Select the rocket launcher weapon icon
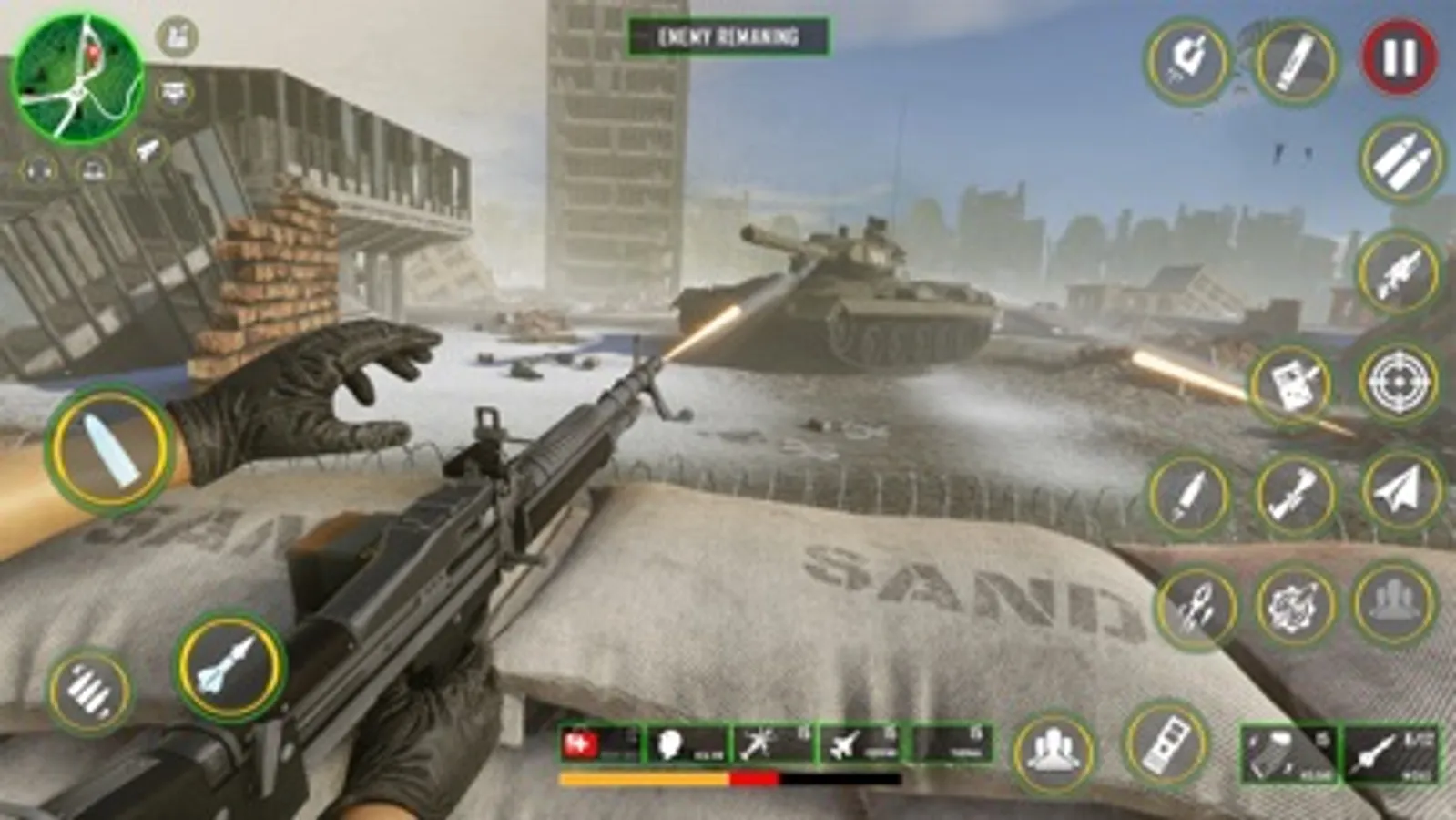The width and height of the screenshot is (1456, 820). (x=1398, y=273)
